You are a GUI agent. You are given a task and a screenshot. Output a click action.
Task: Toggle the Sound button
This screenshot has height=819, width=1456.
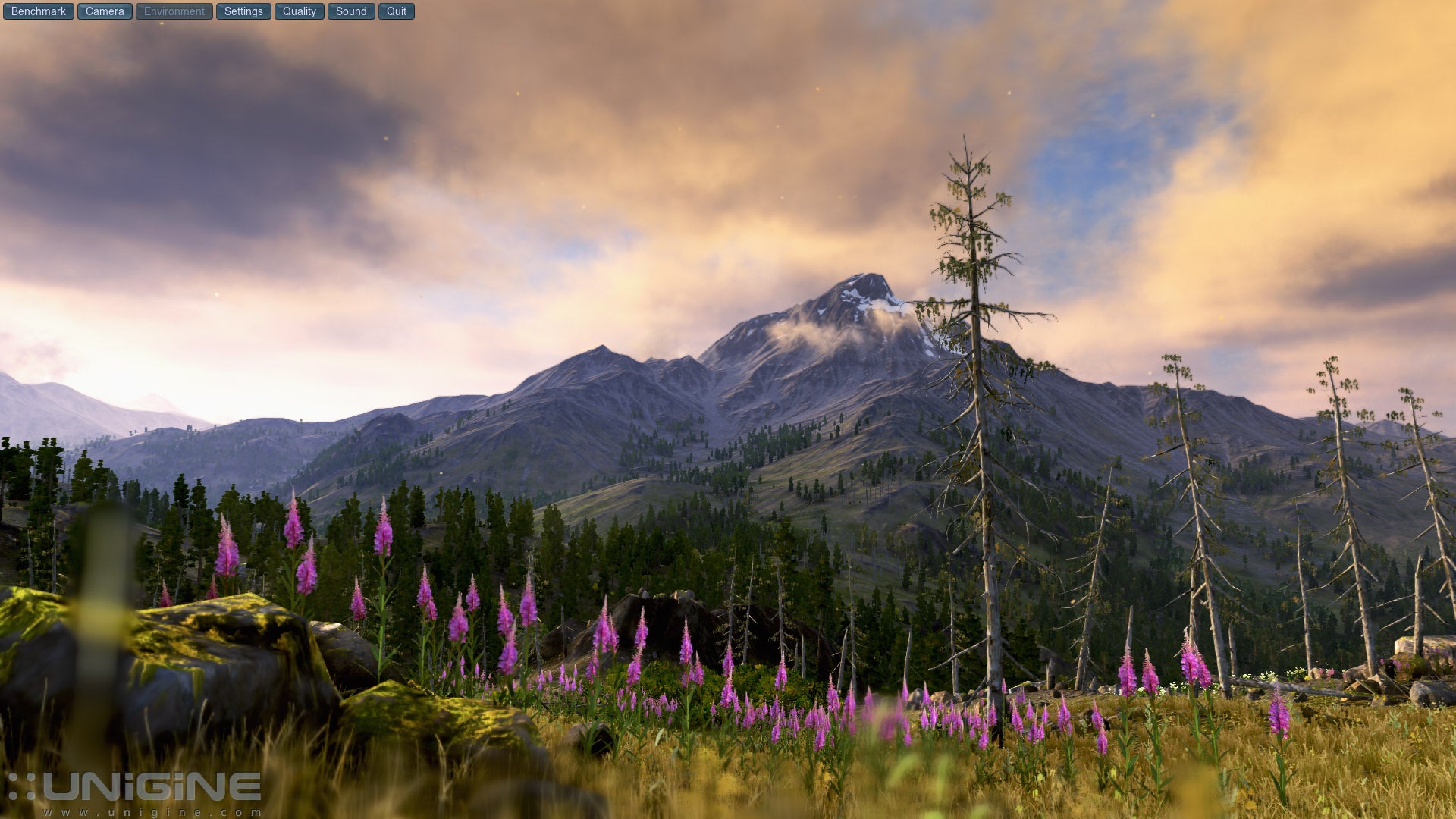(351, 11)
